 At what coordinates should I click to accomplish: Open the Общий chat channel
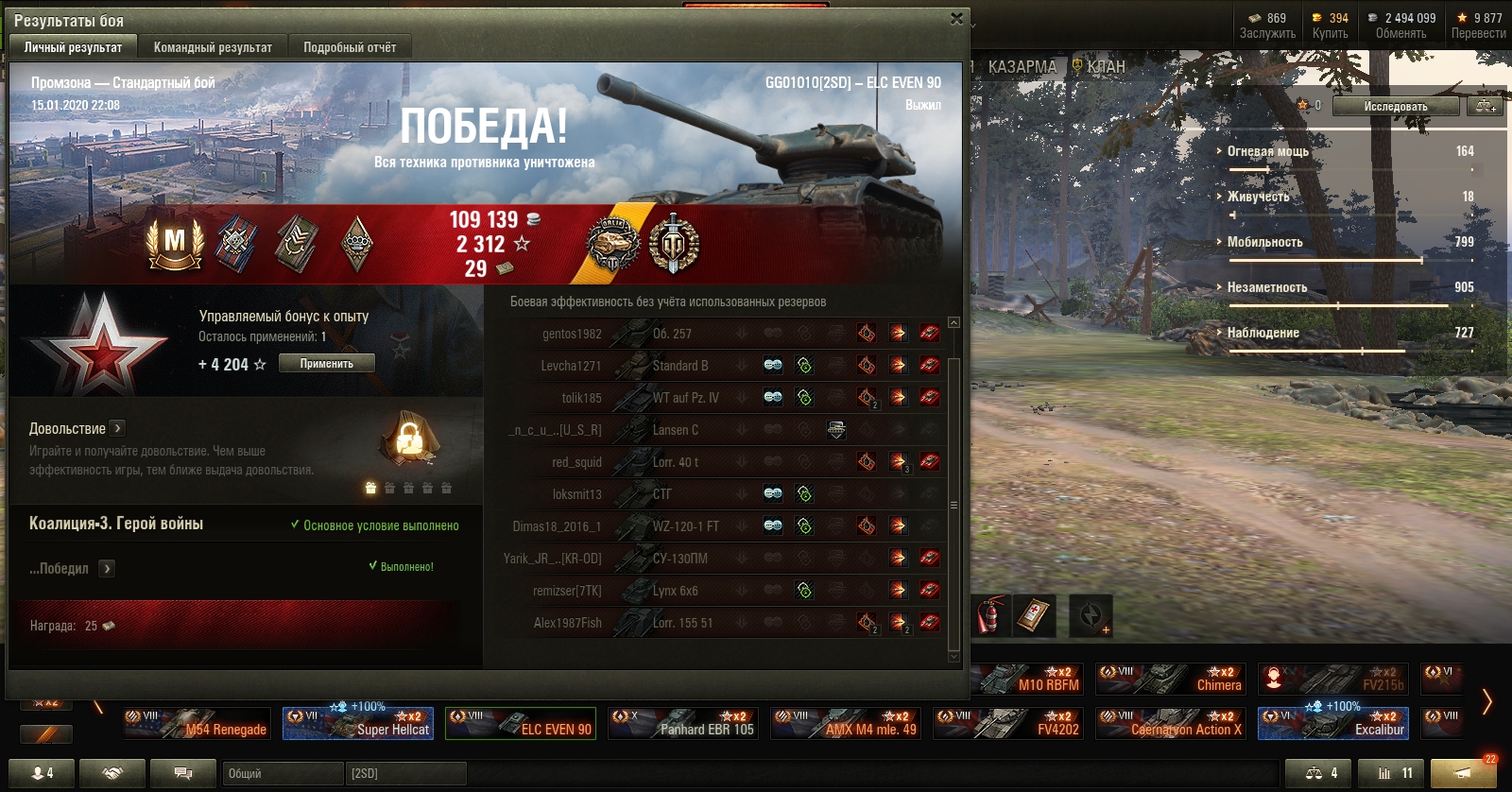click(283, 773)
